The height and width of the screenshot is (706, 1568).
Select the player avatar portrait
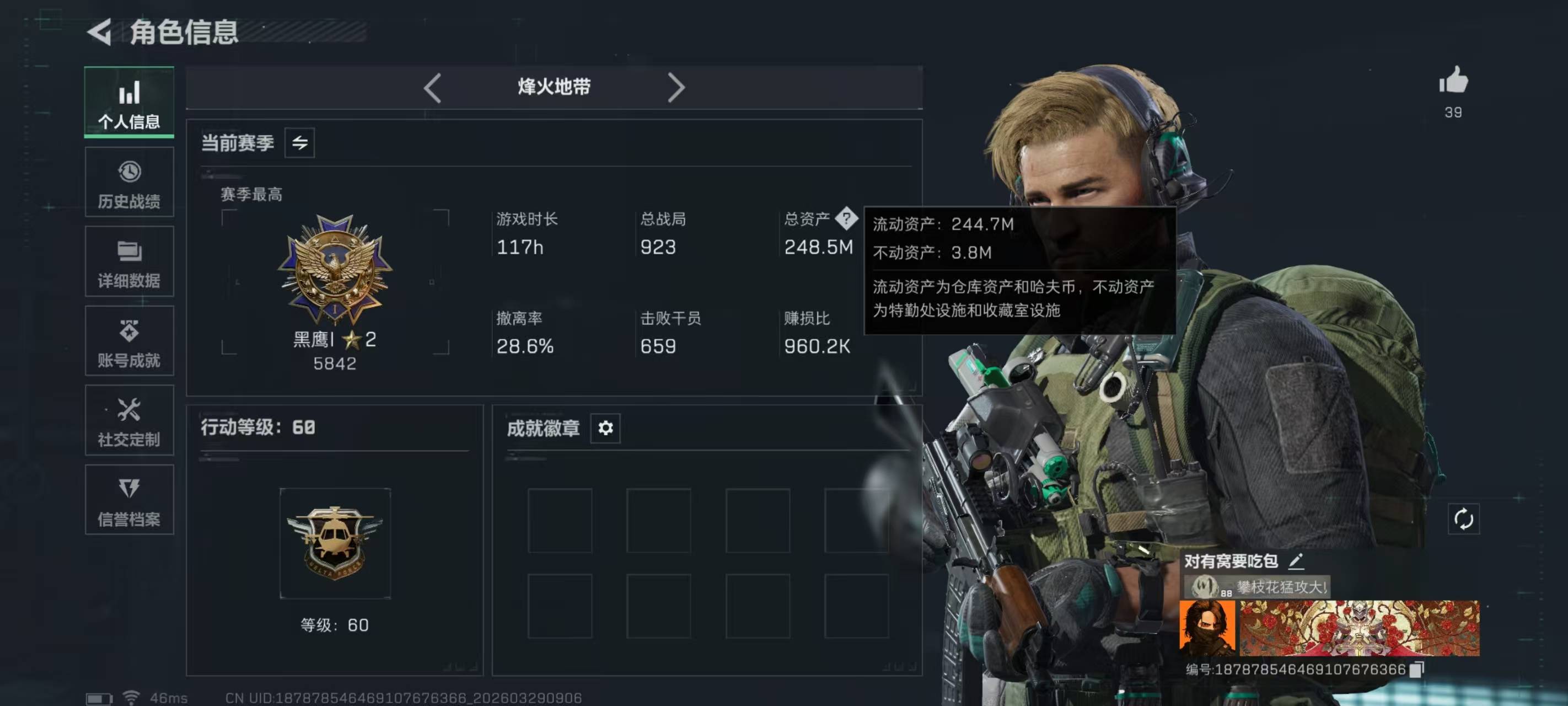coord(1207,628)
